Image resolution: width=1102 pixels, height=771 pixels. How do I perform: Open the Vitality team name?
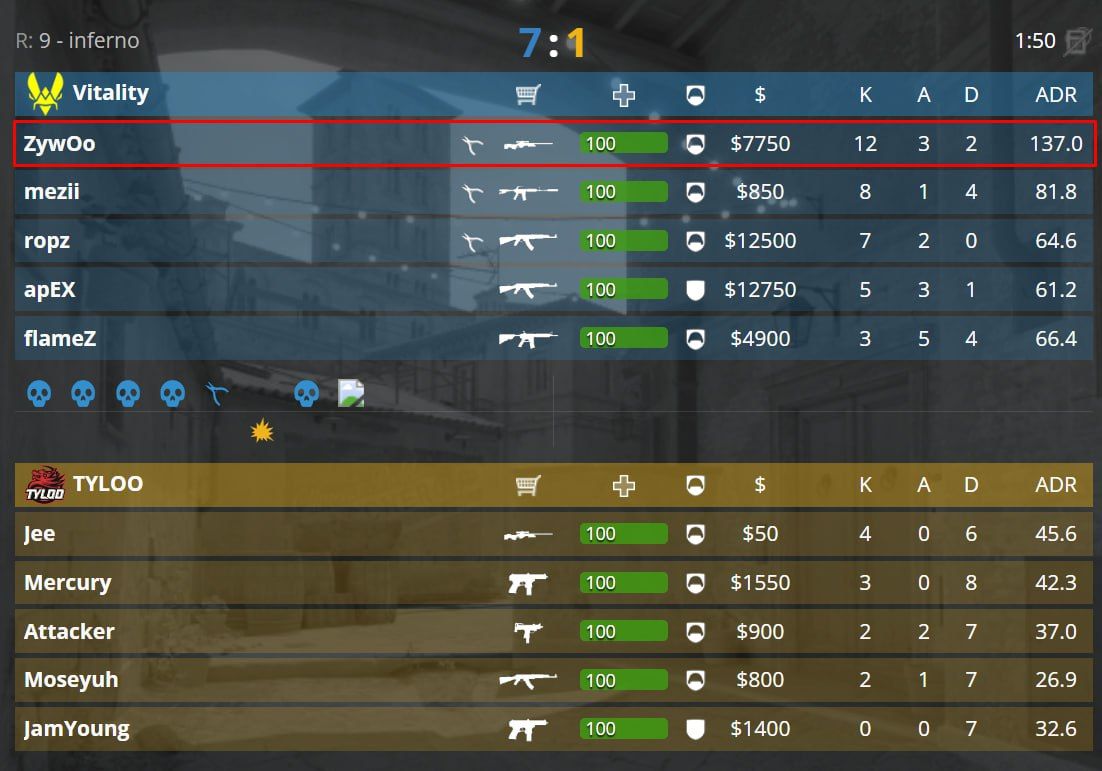coord(110,93)
